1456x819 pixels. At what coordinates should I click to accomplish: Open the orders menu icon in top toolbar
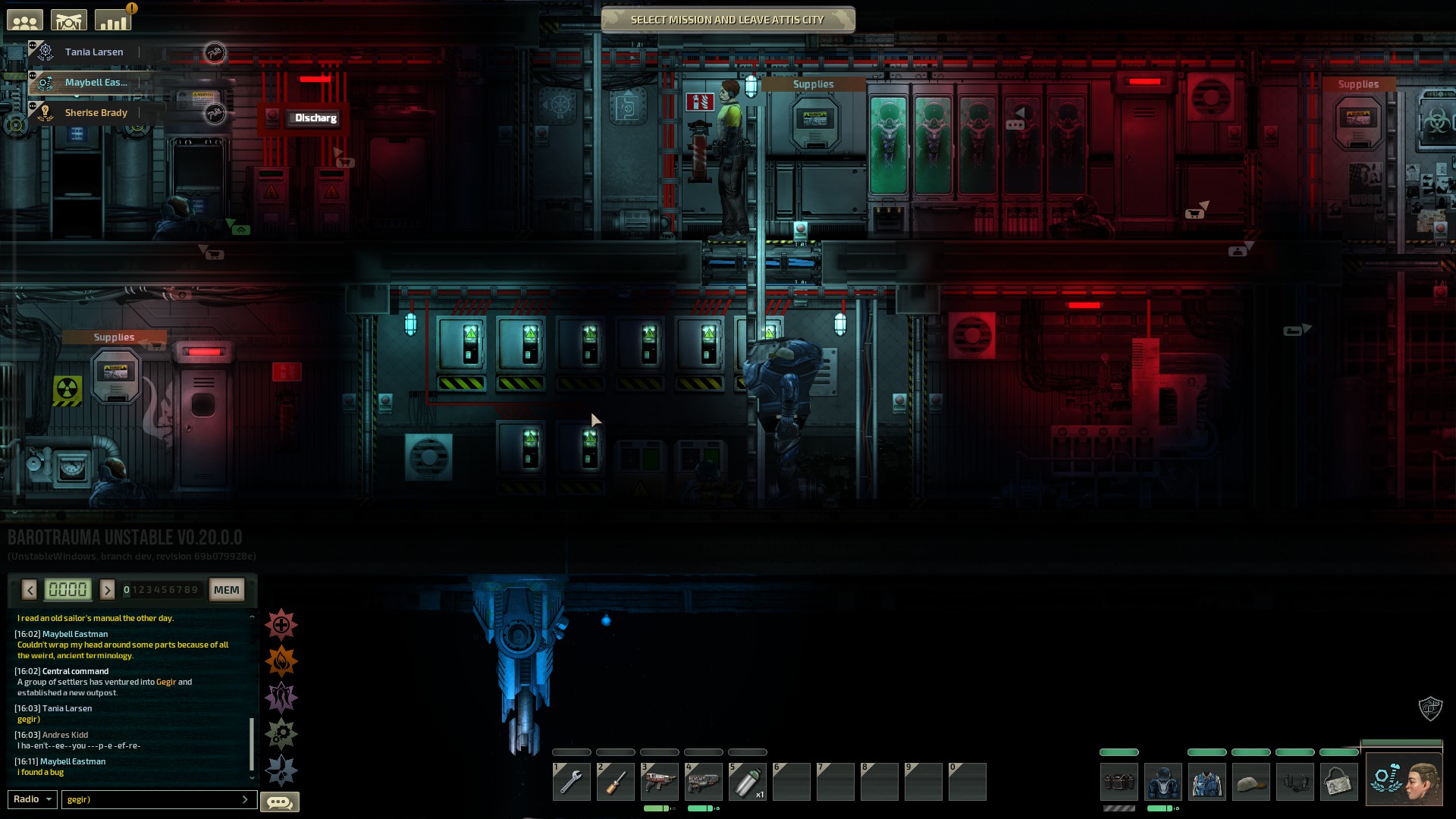pyautogui.click(x=68, y=19)
